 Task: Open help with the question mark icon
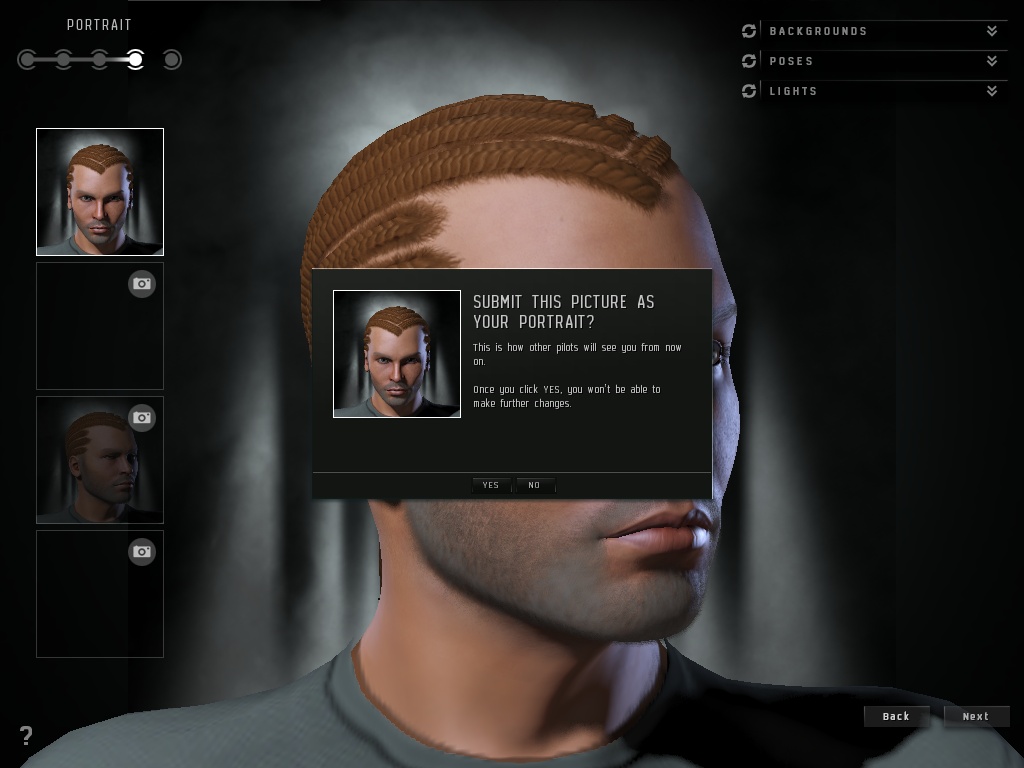click(x=26, y=736)
